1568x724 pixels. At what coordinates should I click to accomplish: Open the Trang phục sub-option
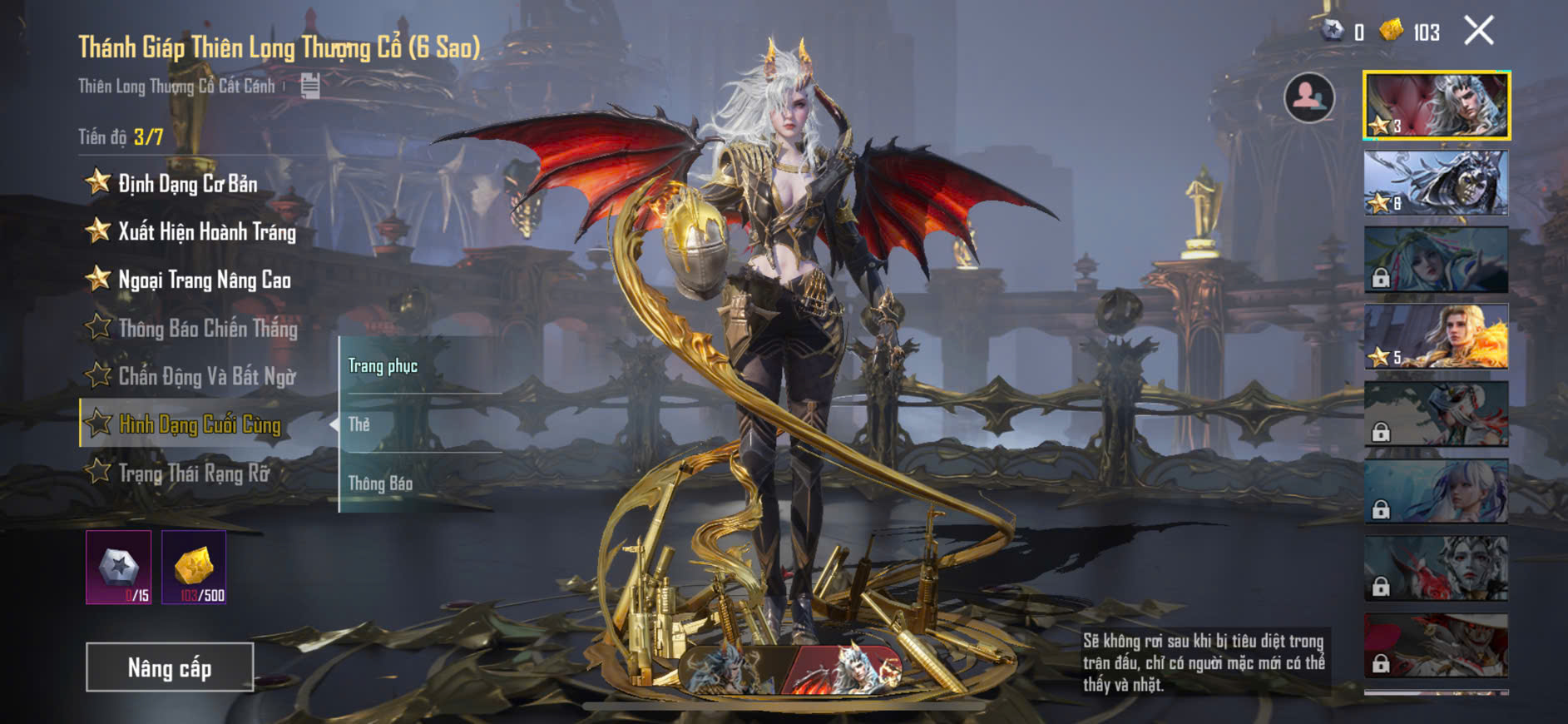point(383,366)
